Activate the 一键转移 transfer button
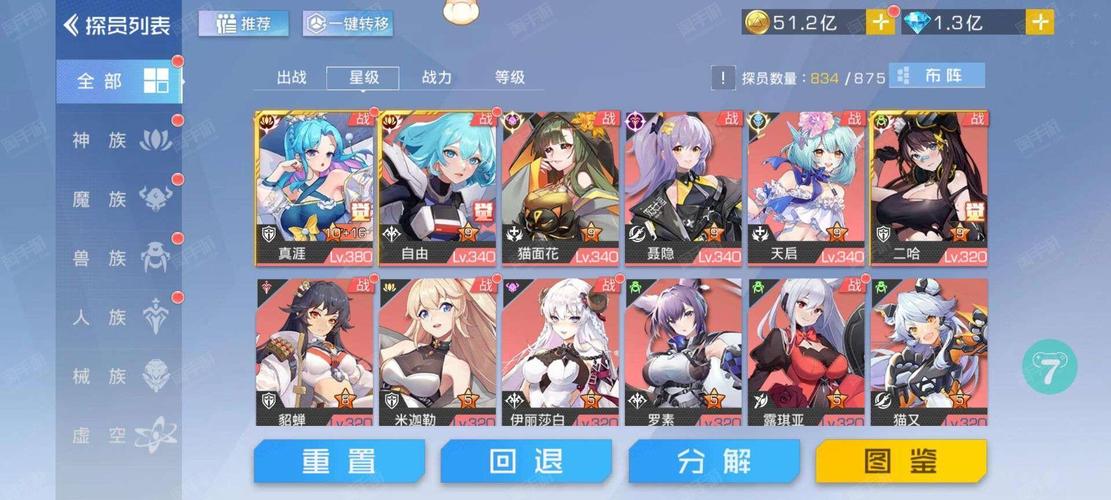This screenshot has width=1111, height=500. pos(347,23)
